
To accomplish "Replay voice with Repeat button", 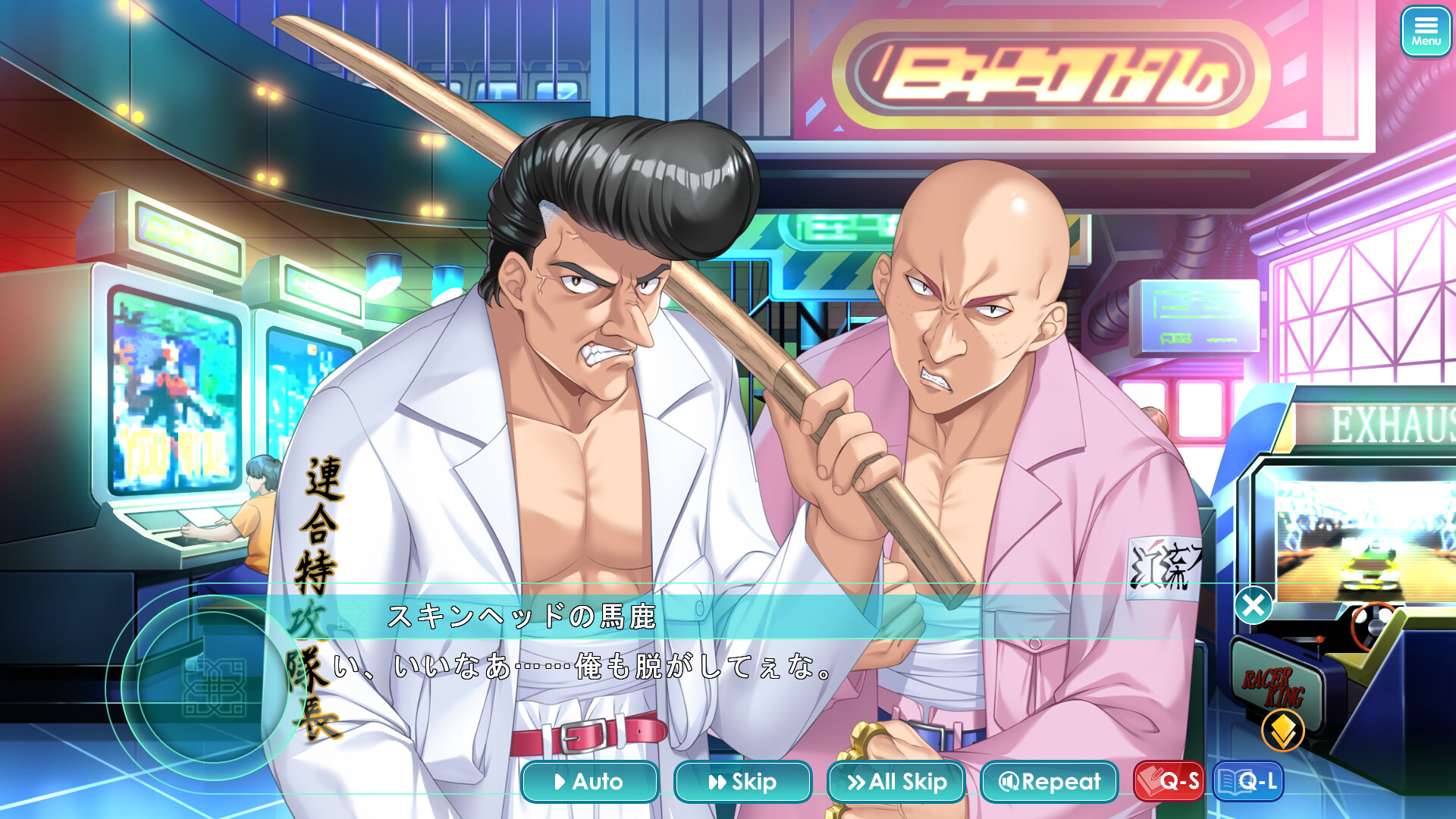I will coord(1050,781).
